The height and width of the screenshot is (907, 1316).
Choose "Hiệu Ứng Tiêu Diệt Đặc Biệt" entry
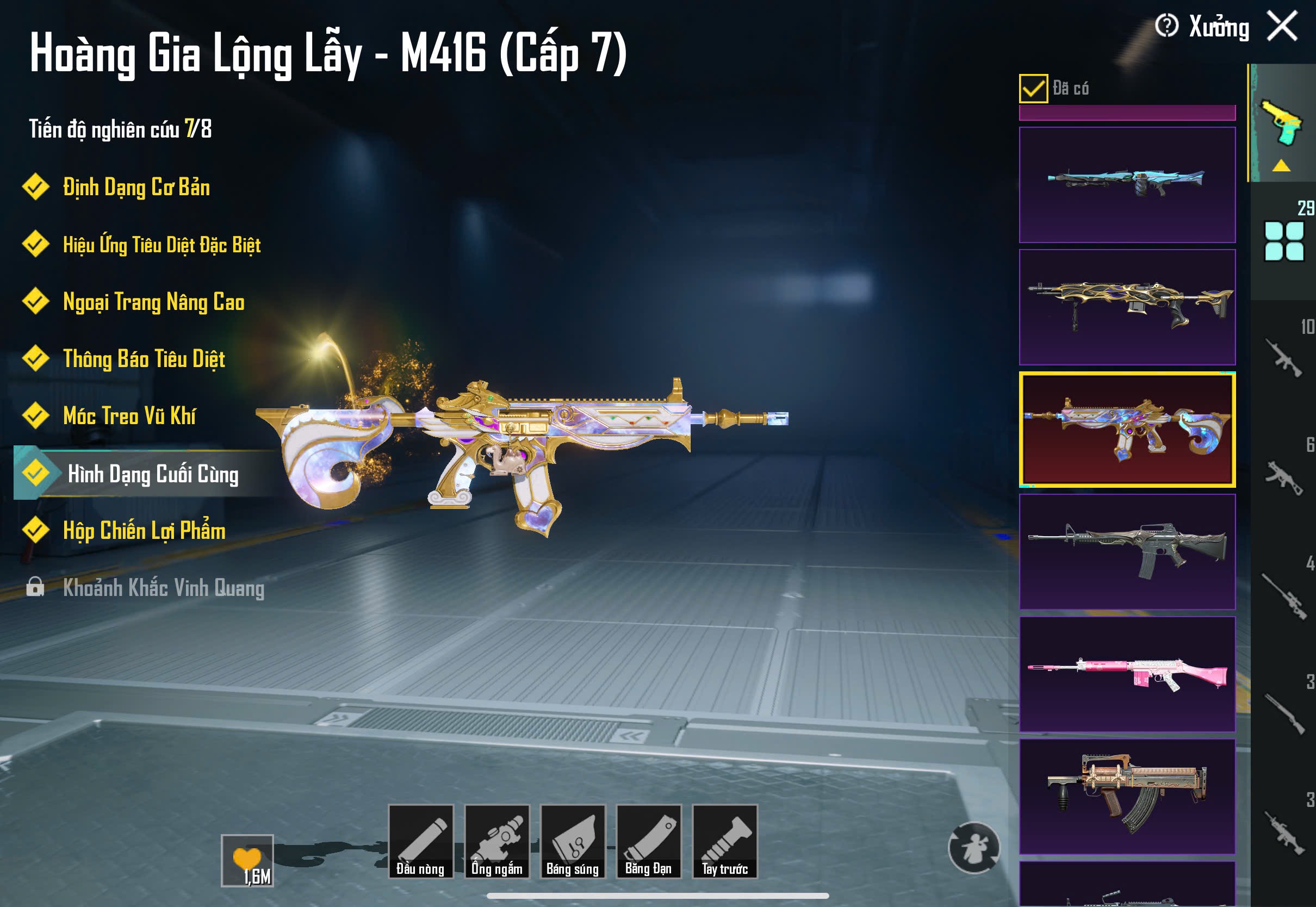tap(162, 245)
